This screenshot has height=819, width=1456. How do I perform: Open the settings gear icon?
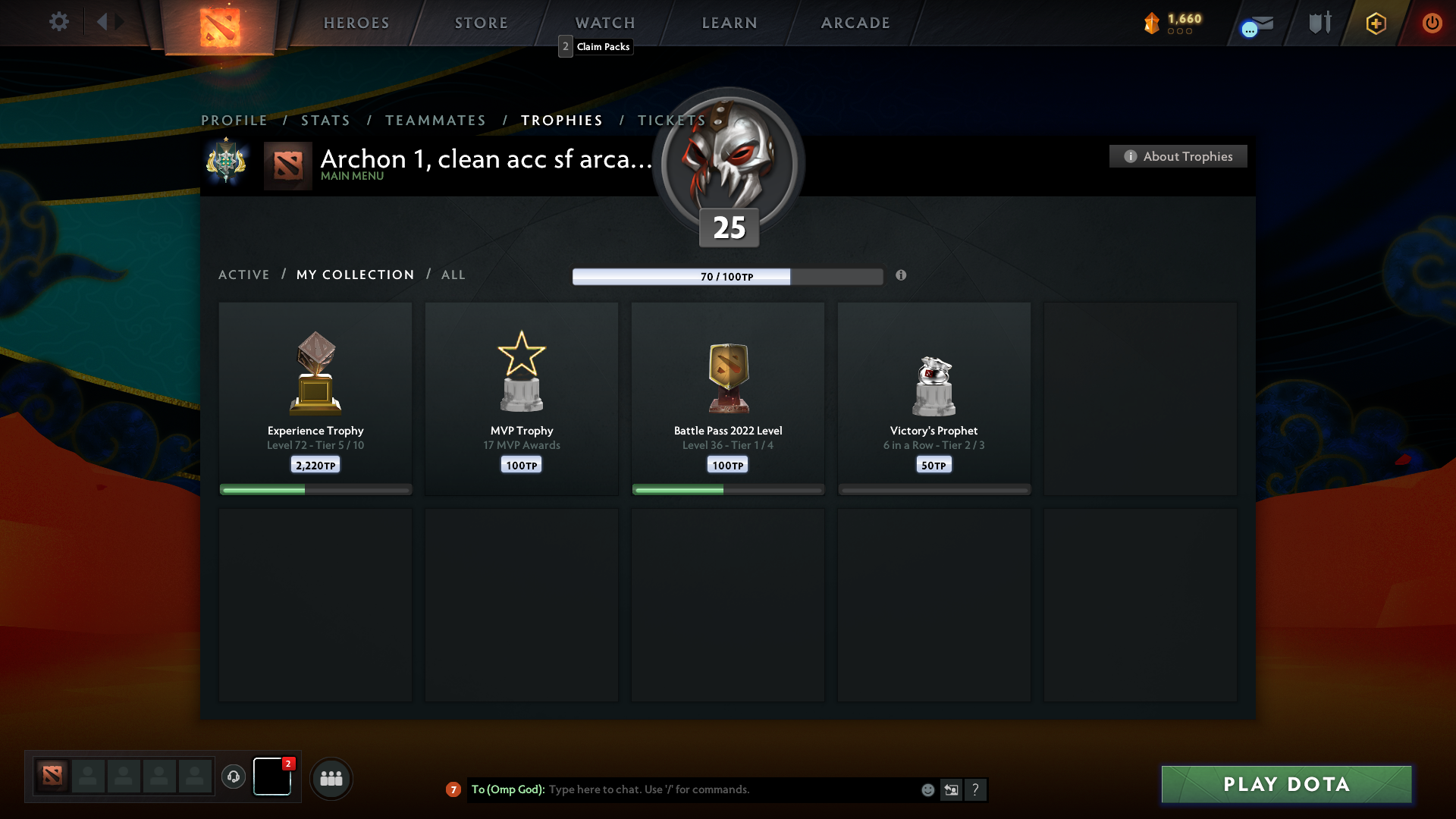(59, 22)
